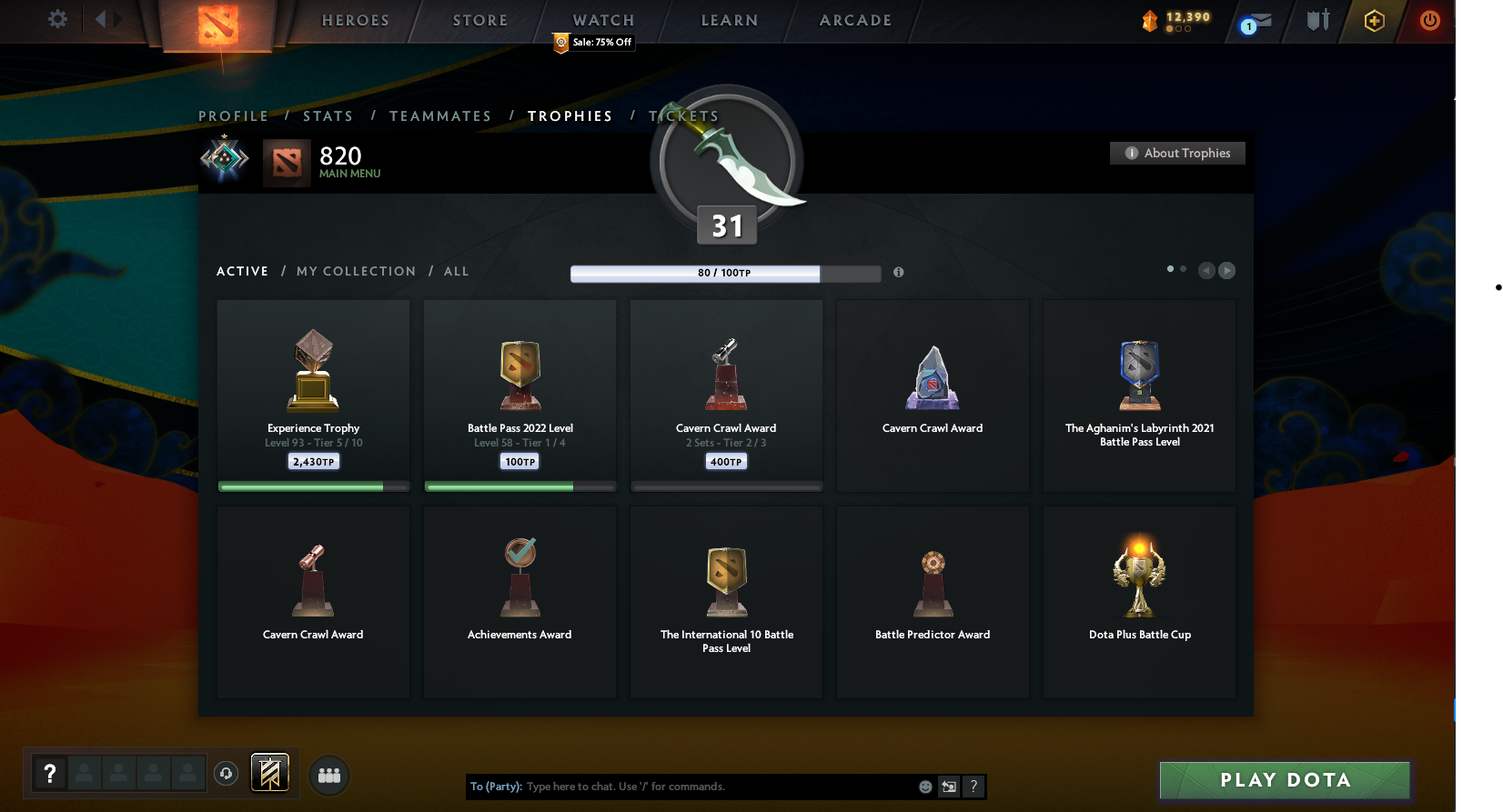Viewport: 1503px width, 812px height.
Task: Select the right page dot above pagination arrows
Action: point(1183,269)
